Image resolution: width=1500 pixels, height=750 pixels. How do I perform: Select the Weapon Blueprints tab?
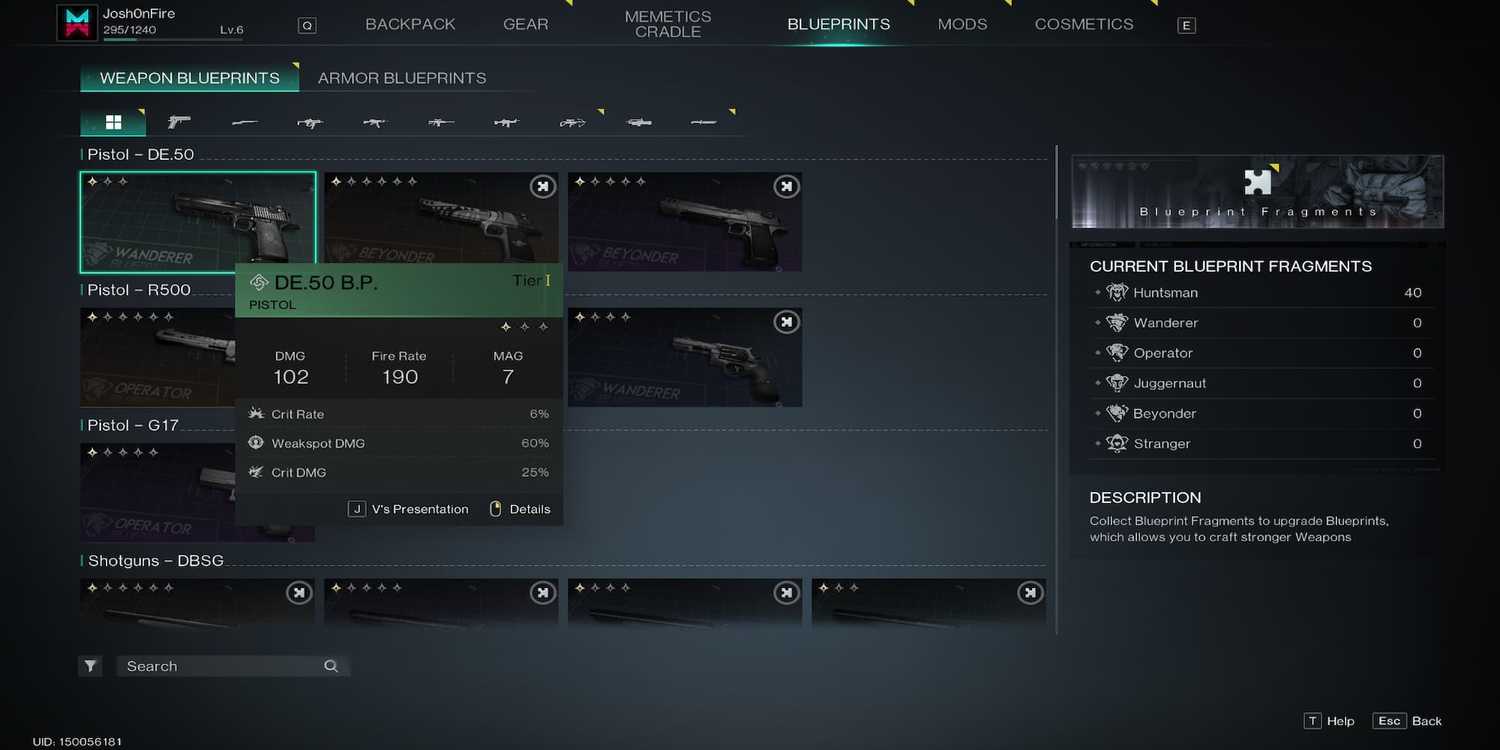point(189,78)
